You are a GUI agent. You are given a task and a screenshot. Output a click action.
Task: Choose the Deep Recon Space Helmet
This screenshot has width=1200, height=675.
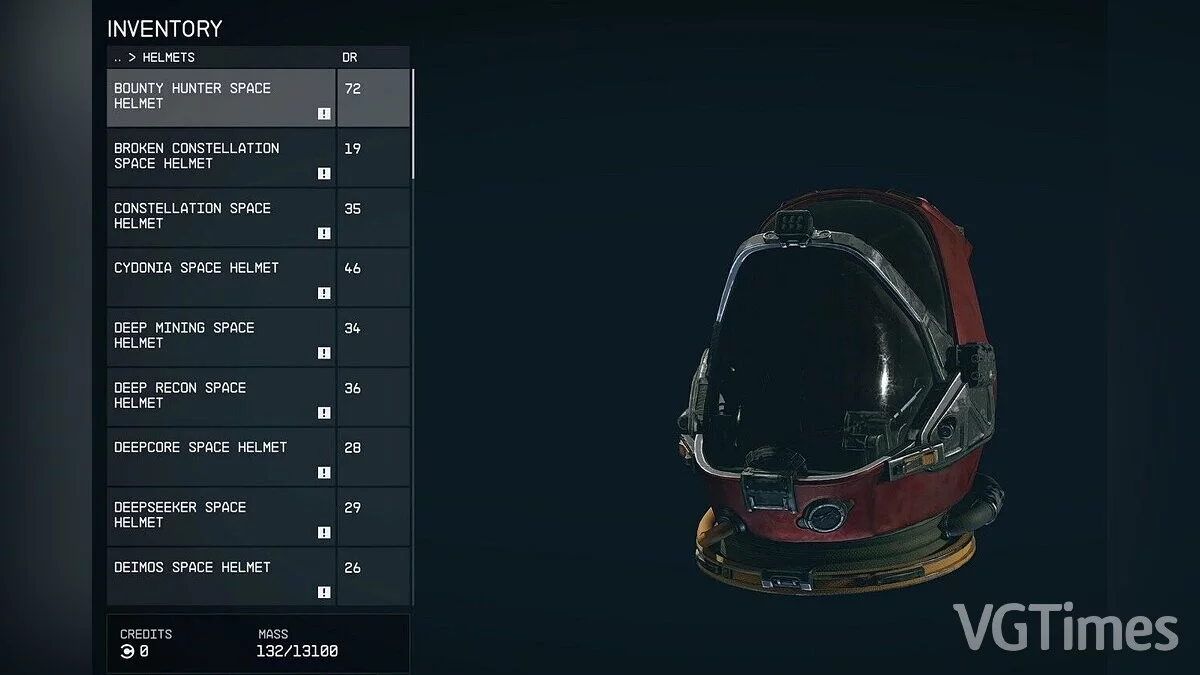221,397
